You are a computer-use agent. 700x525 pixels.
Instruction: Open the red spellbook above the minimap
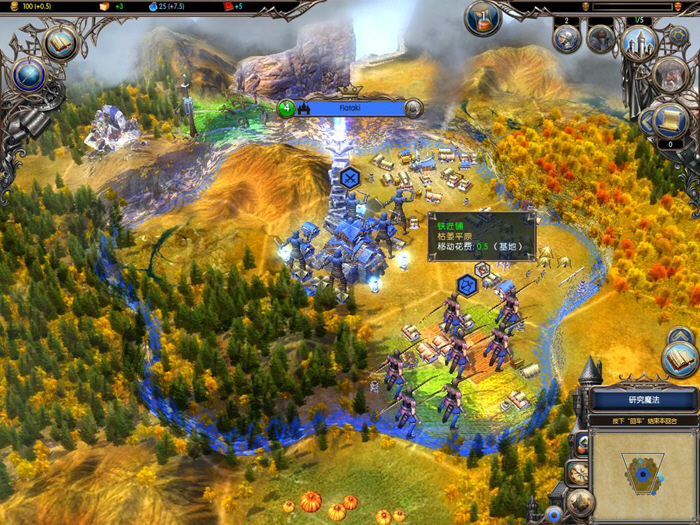680,357
